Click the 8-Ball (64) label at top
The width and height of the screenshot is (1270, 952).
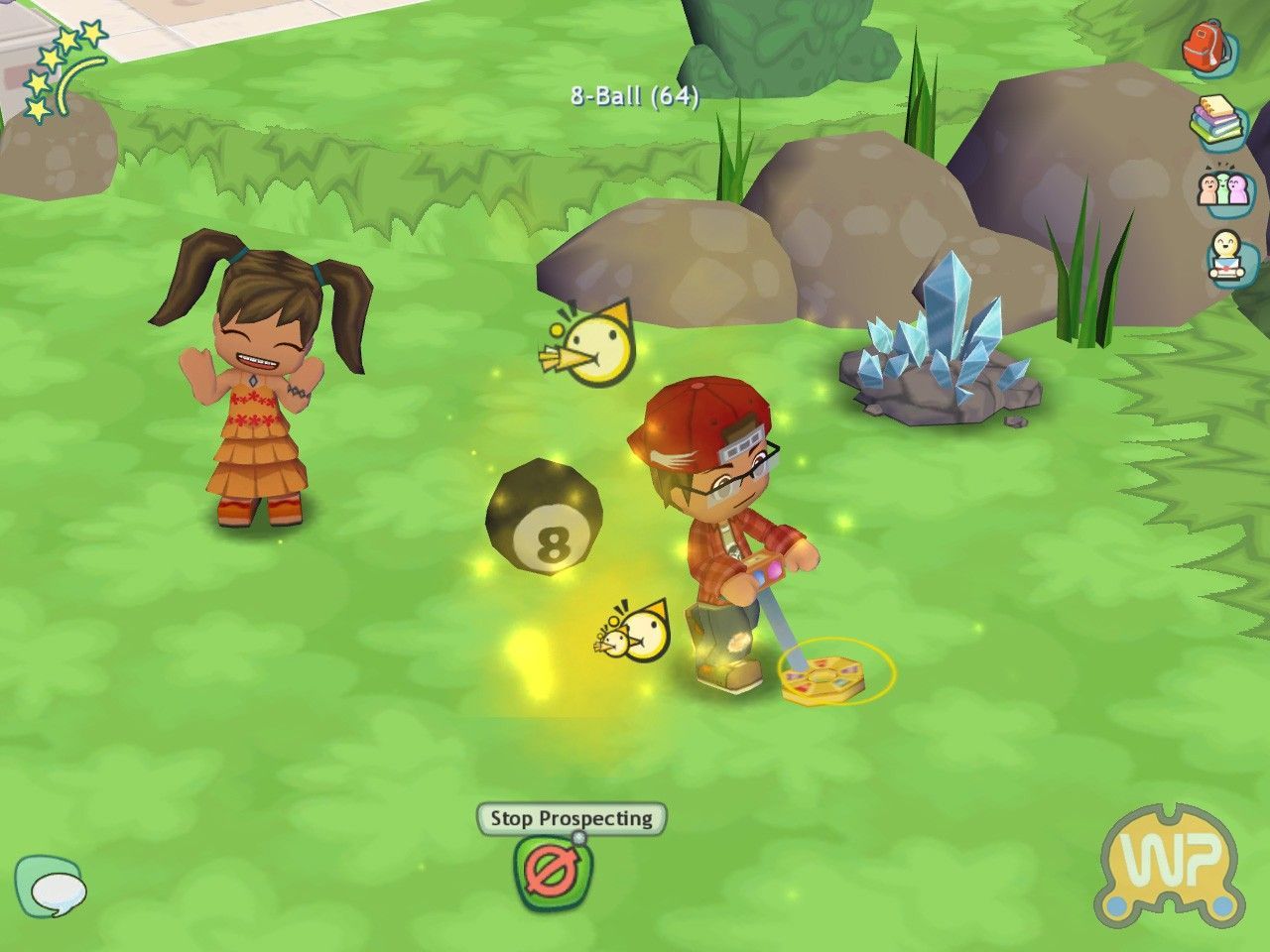pyautogui.click(x=634, y=96)
